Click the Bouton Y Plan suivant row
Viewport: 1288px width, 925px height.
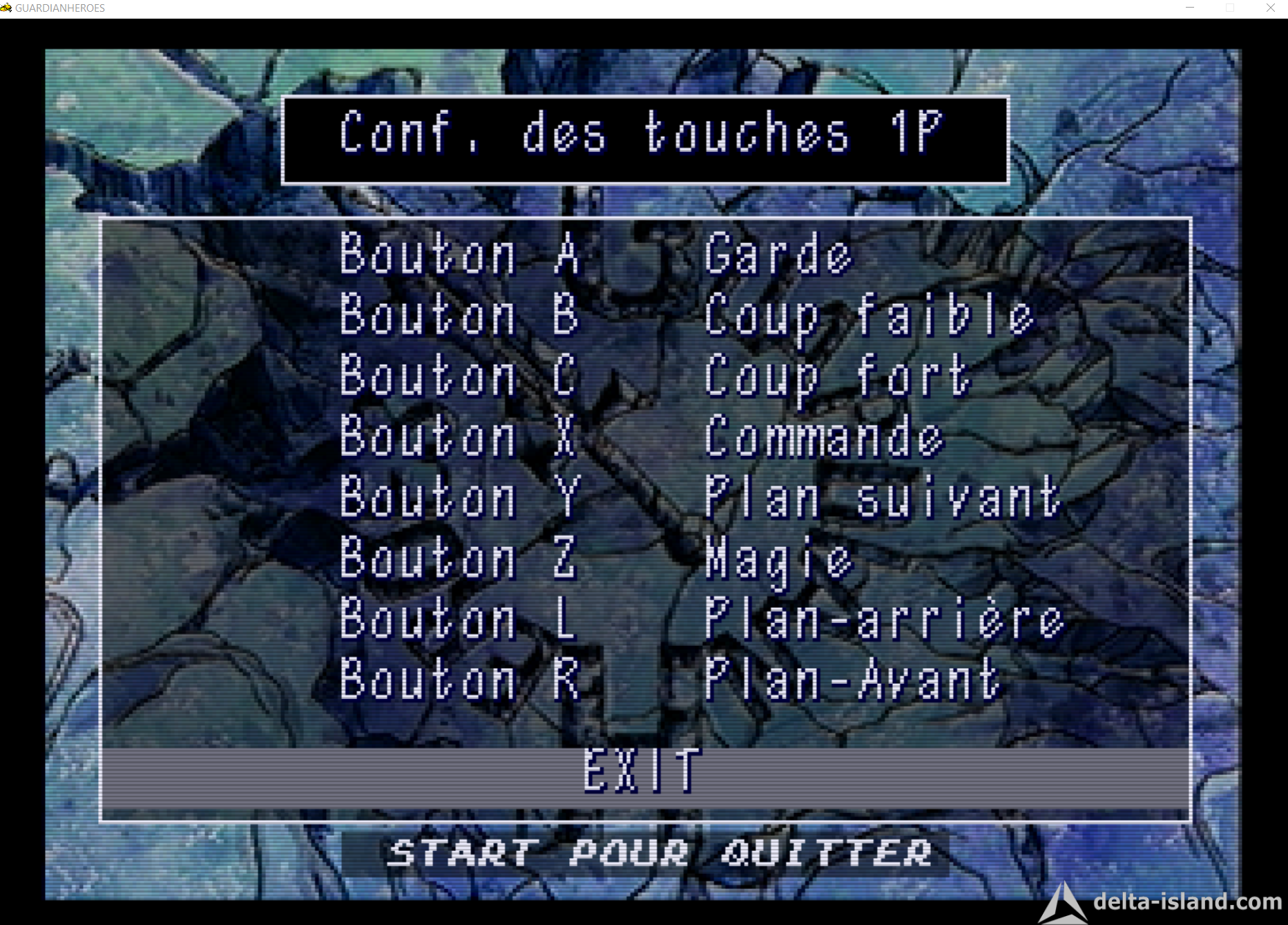(700, 497)
